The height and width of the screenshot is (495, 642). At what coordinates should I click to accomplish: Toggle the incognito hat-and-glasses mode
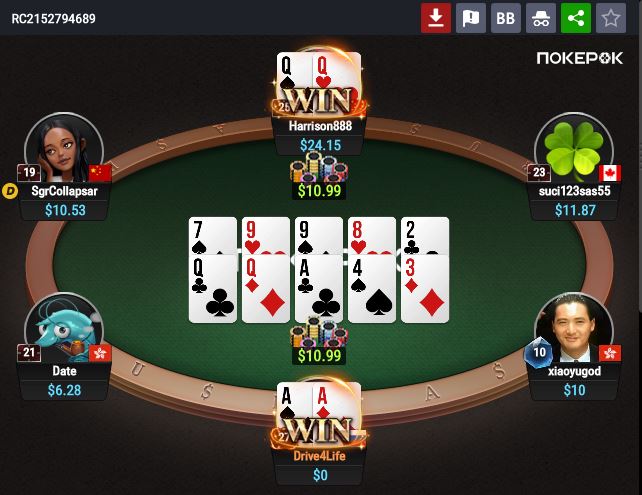point(540,18)
